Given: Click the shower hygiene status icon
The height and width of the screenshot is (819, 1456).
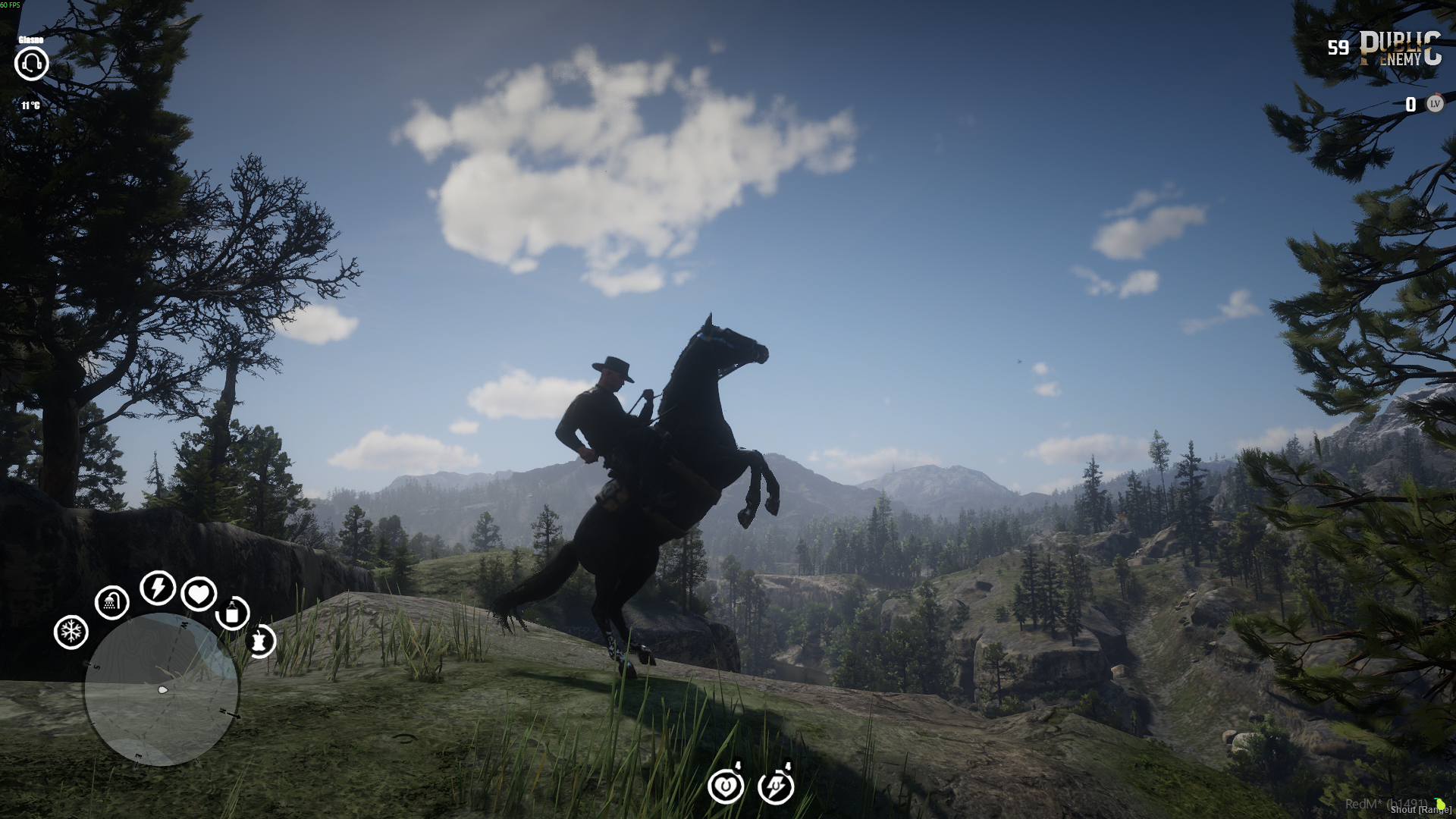Looking at the screenshot, I should click(x=112, y=602).
